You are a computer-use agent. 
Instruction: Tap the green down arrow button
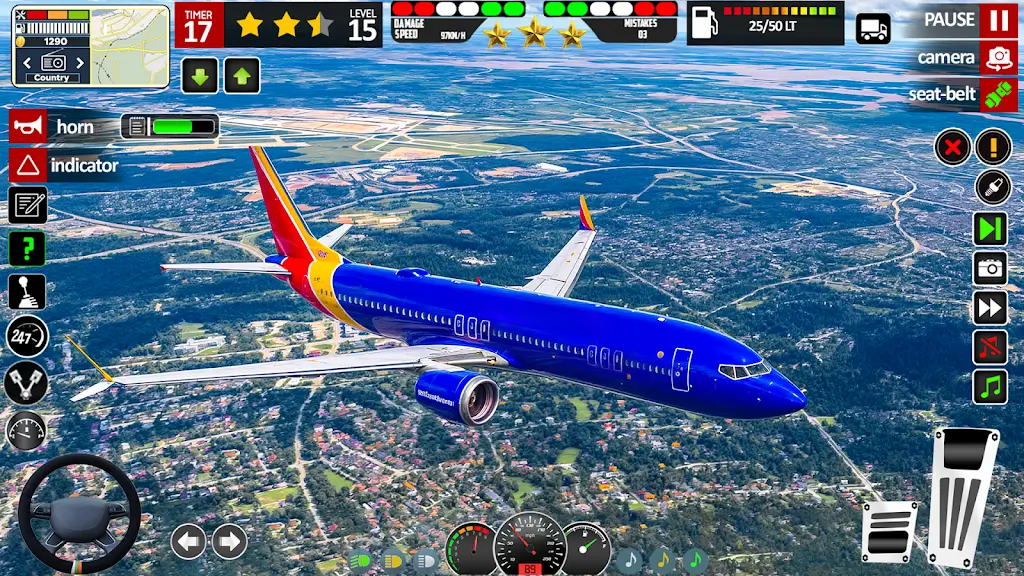(200, 75)
